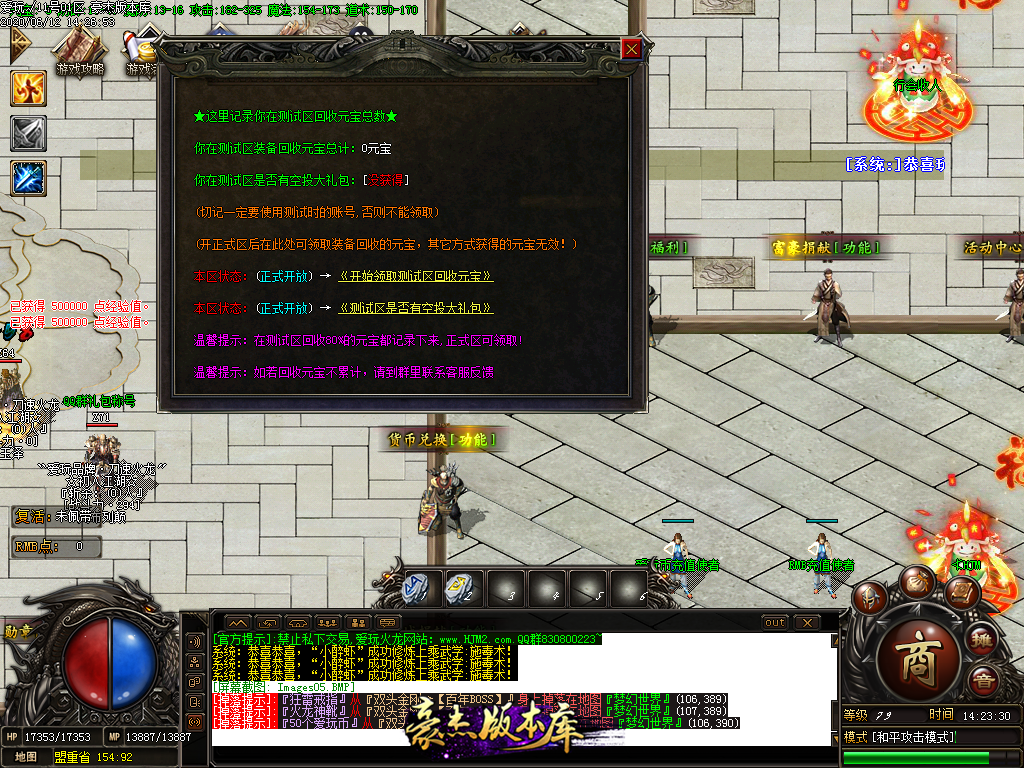The height and width of the screenshot is (768, 1024).
Task: Toggle the 音 sound button
Action: [983, 681]
